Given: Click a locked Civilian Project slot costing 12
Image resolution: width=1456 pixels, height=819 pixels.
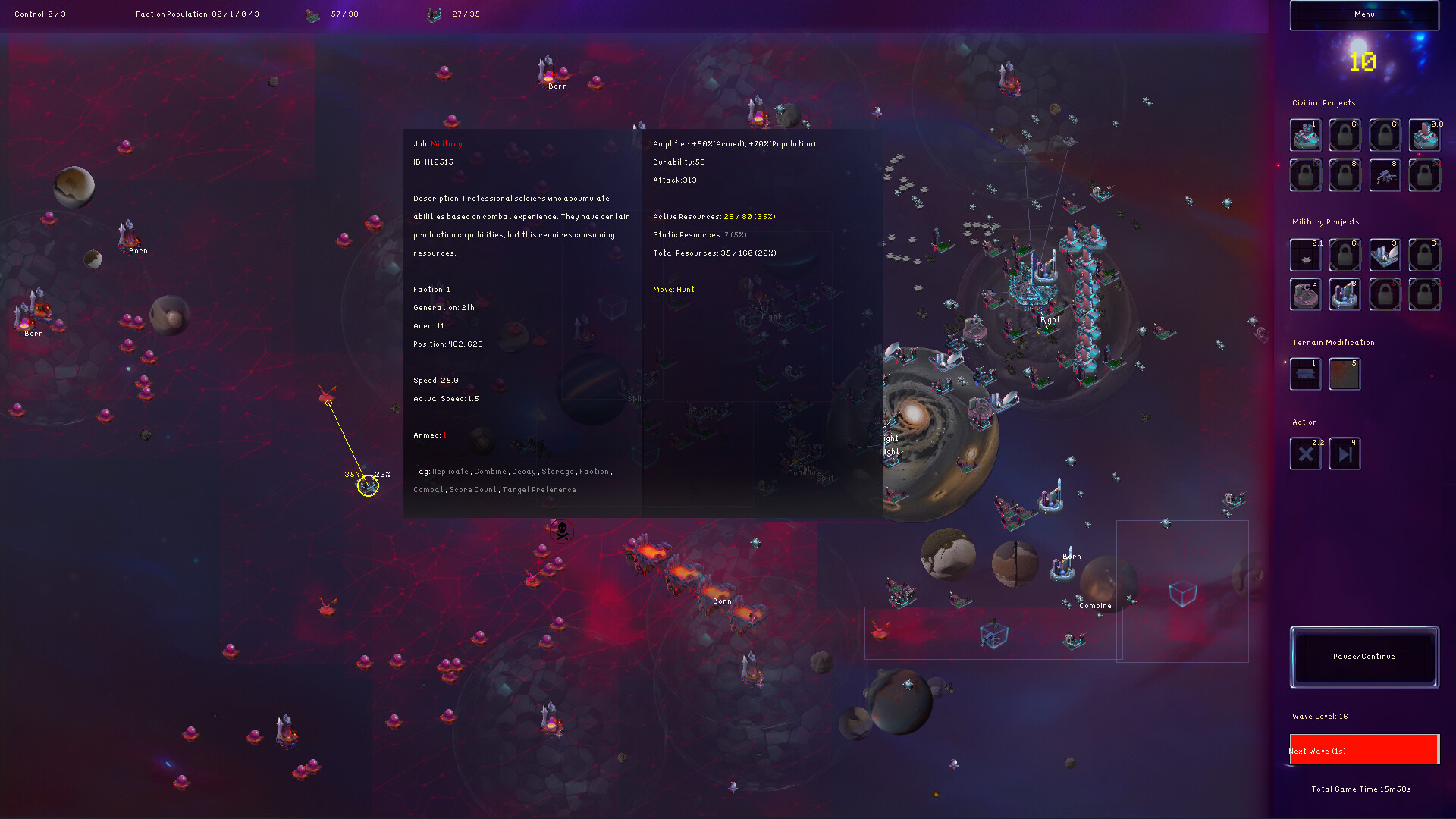Looking at the screenshot, I should pos(1305,175).
